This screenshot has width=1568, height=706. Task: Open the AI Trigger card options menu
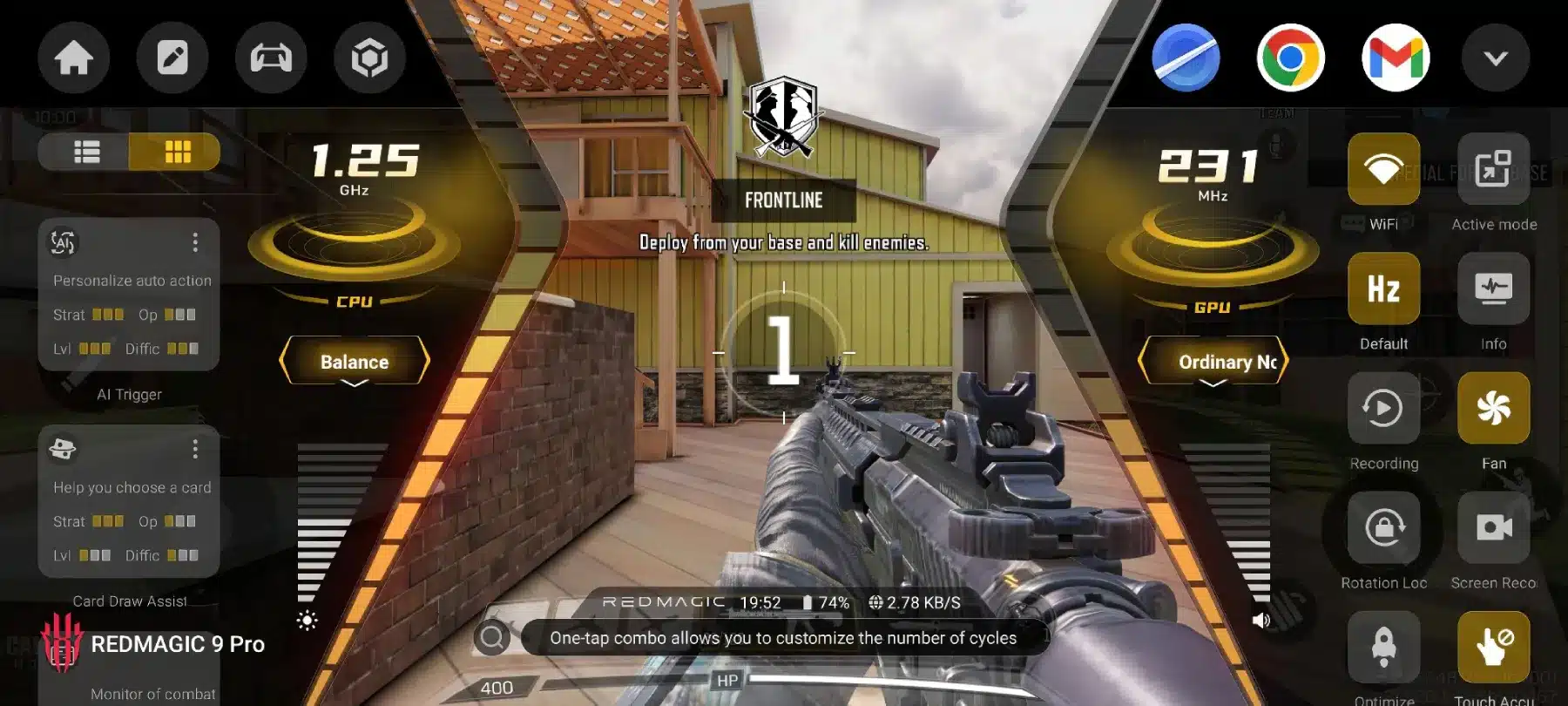click(195, 242)
